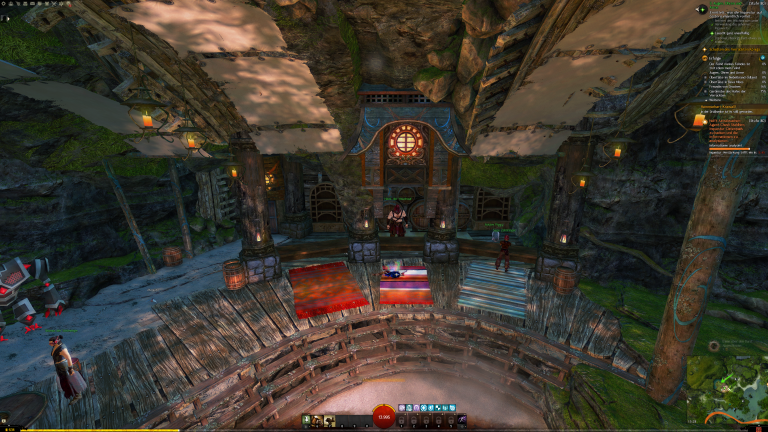Click the red health orb

click(384, 417)
